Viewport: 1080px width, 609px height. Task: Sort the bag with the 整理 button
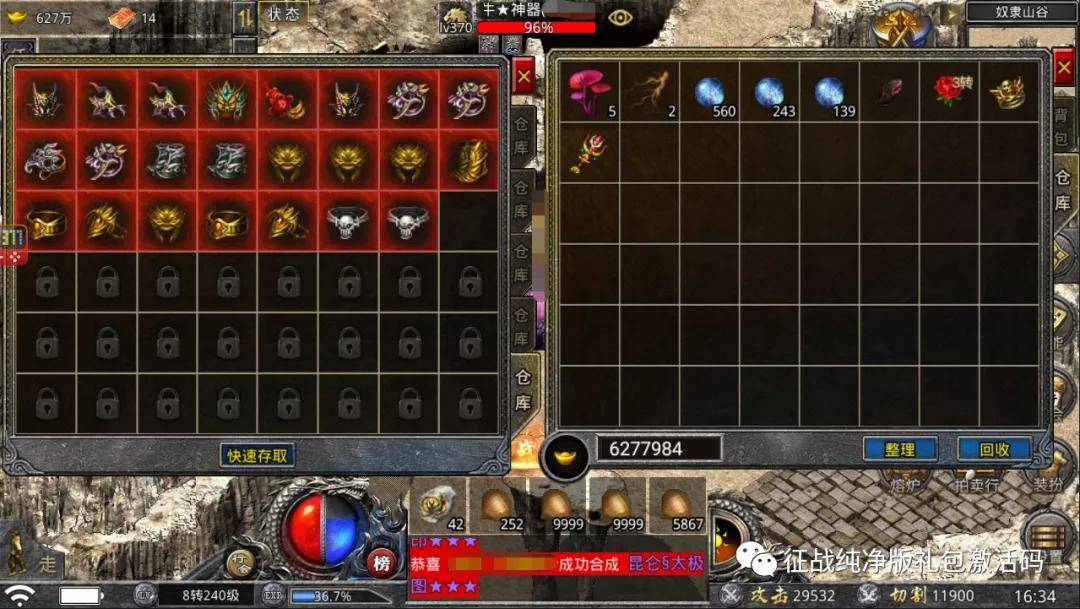point(899,449)
